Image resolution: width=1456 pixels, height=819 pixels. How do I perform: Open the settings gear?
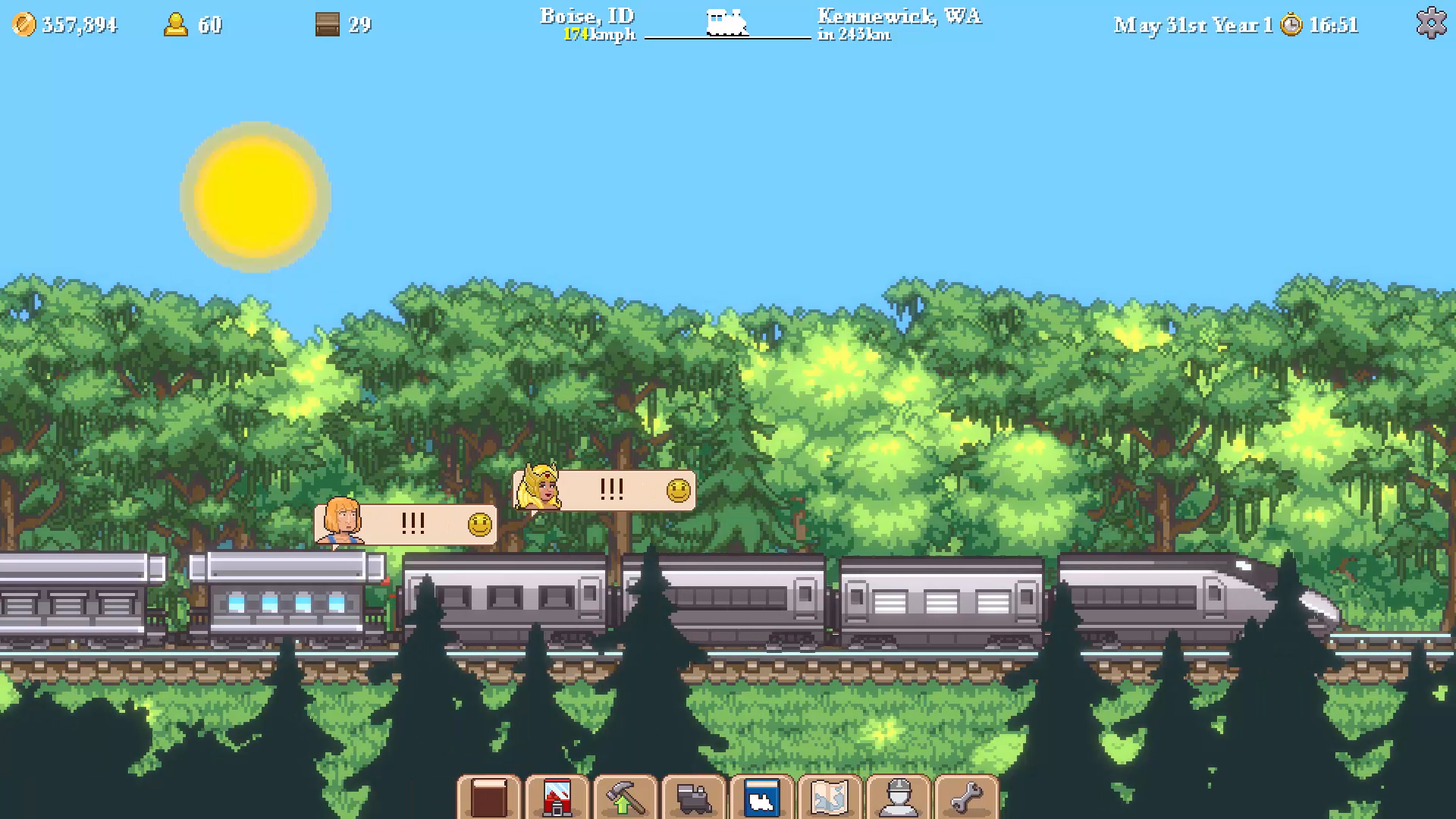tap(1432, 22)
